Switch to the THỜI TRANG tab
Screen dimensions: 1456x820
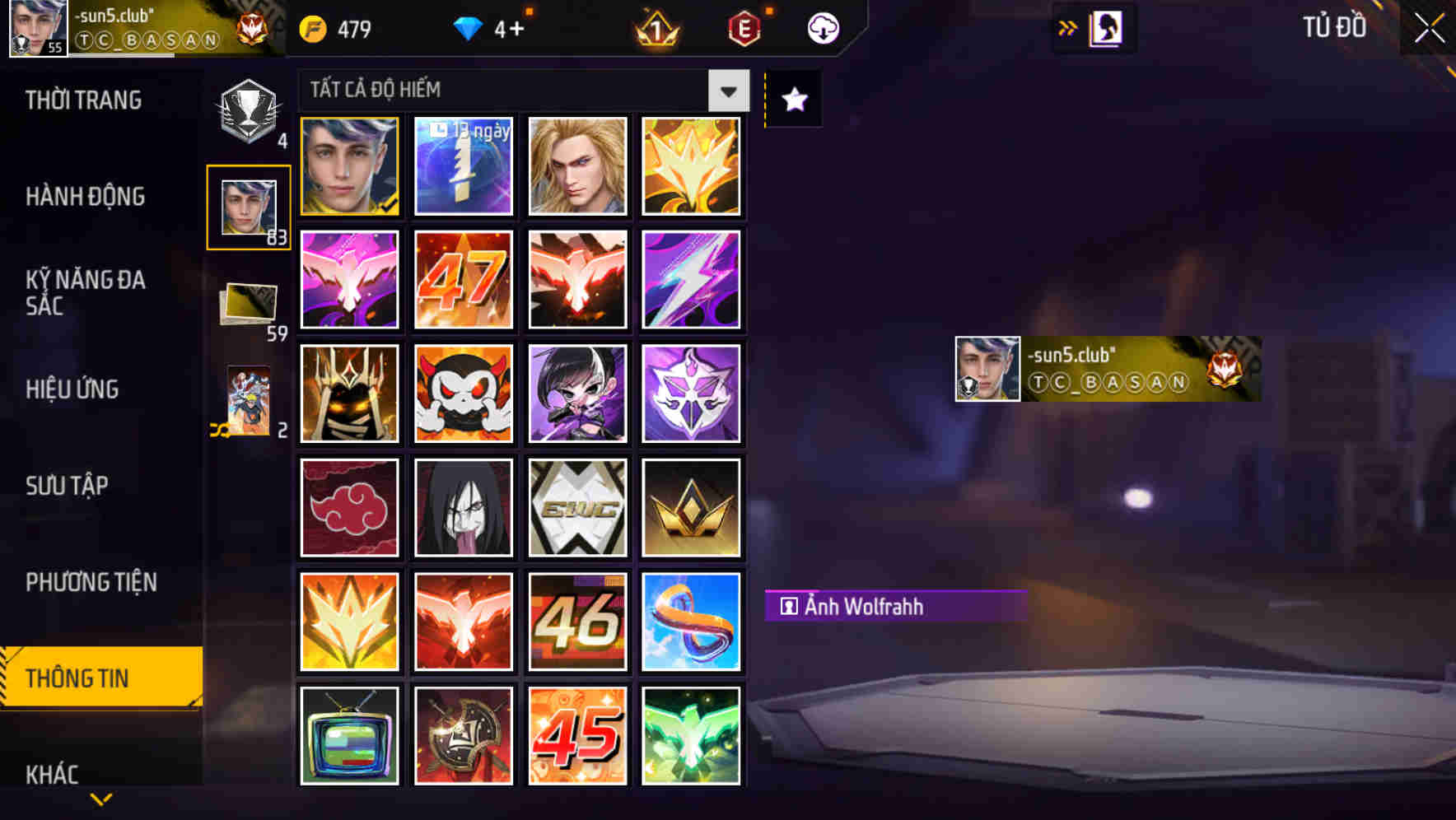82,100
